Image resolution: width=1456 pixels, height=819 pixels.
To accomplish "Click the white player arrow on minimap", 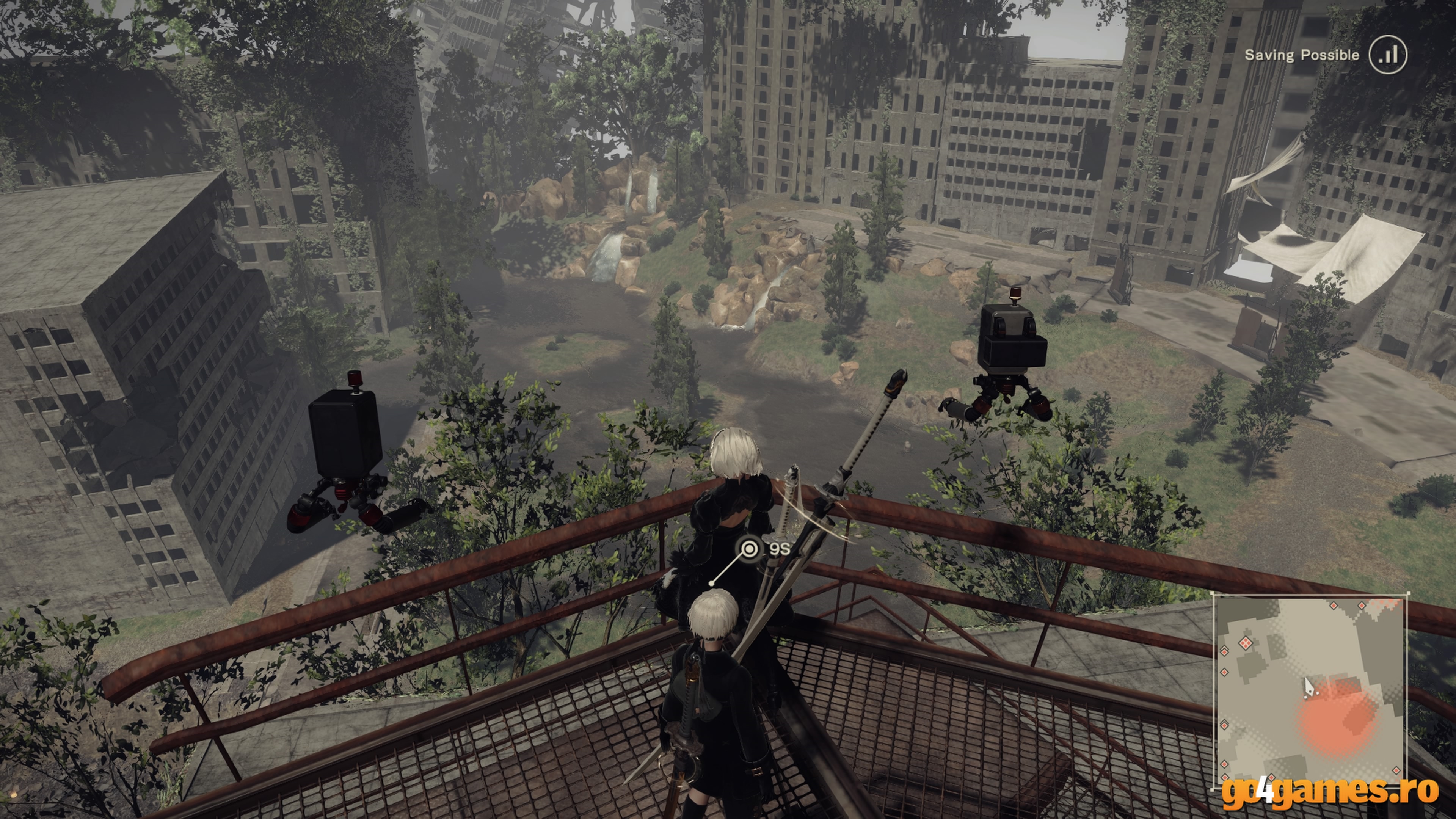I will click(x=1308, y=688).
